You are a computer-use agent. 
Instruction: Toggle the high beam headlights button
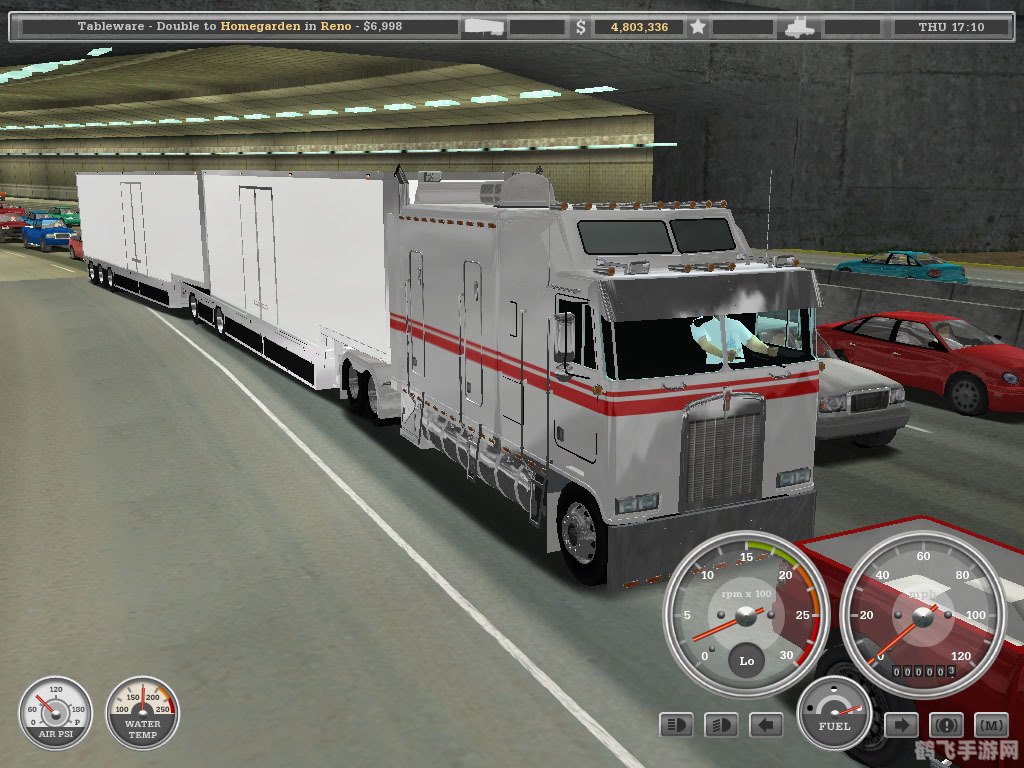pyautogui.click(x=675, y=724)
